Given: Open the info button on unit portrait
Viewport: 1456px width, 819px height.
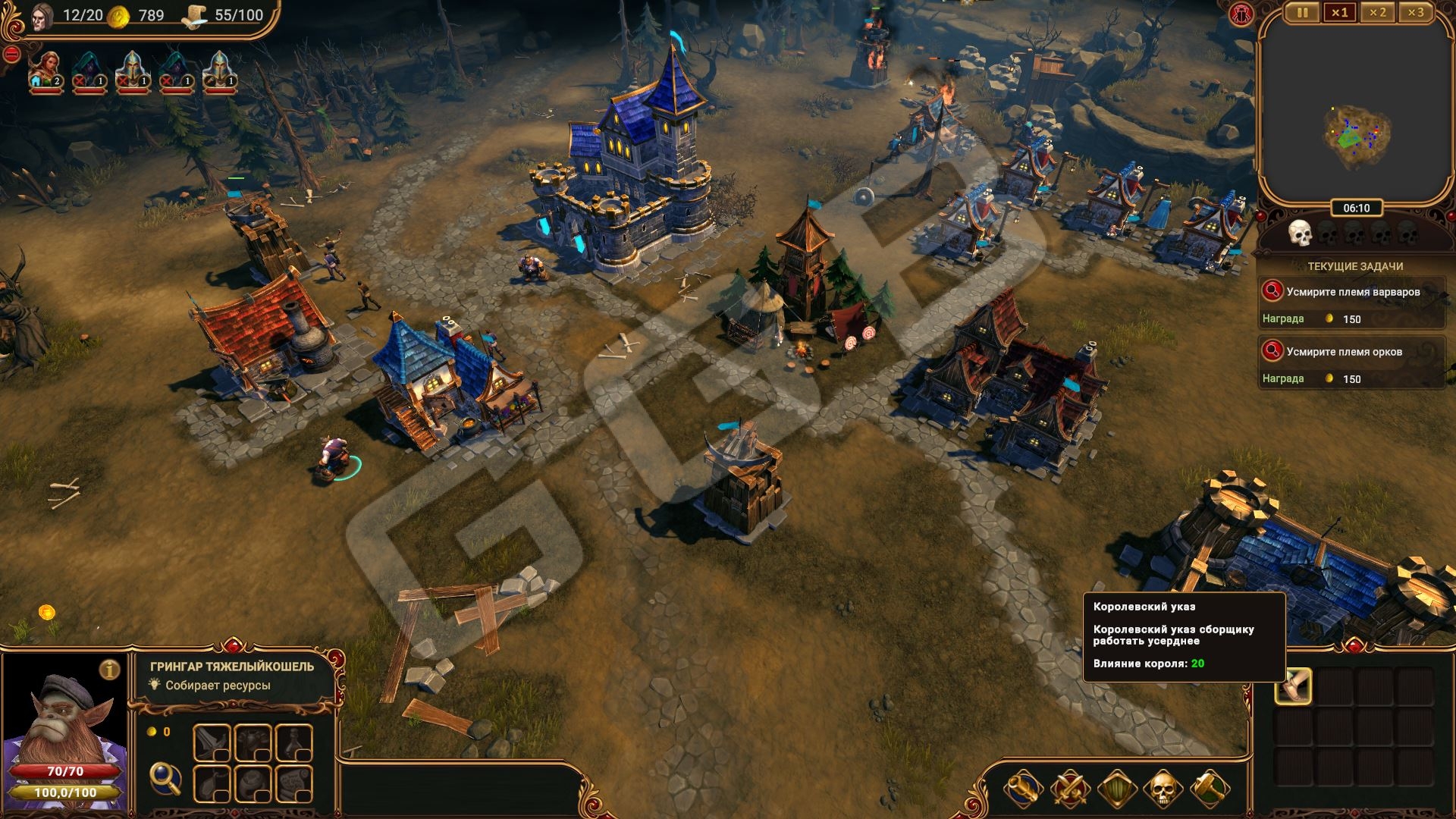Looking at the screenshot, I should pyautogui.click(x=111, y=670).
